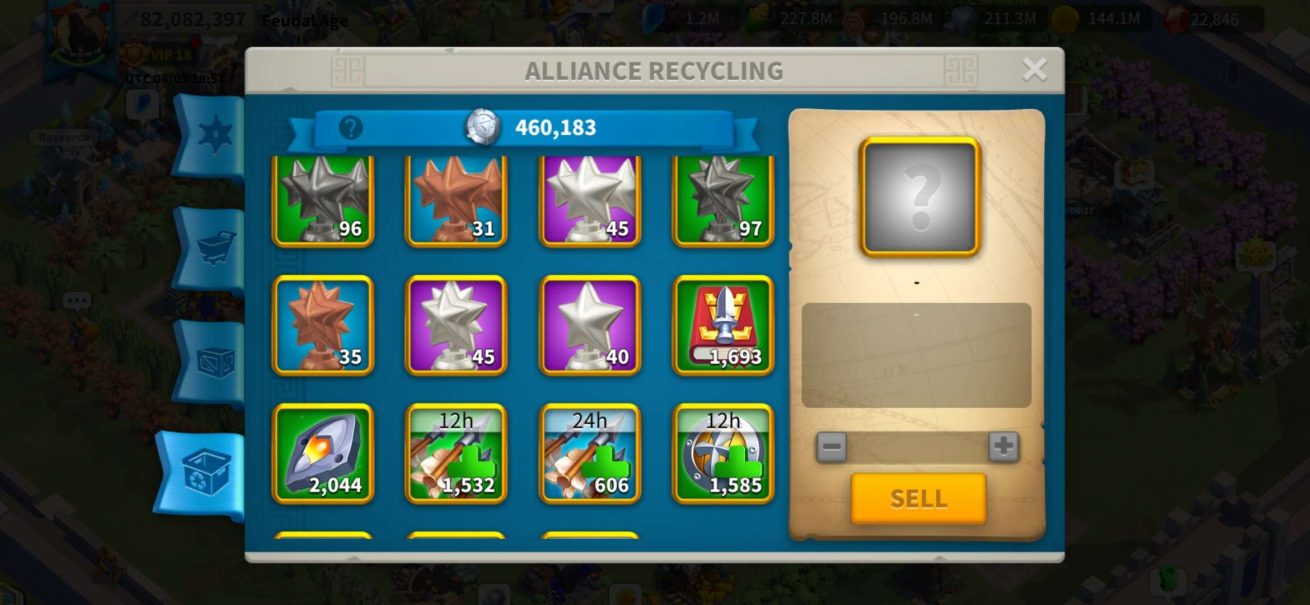Pick the bronze star trophy with 35
Viewport: 1310px width, 605px height.
click(323, 325)
